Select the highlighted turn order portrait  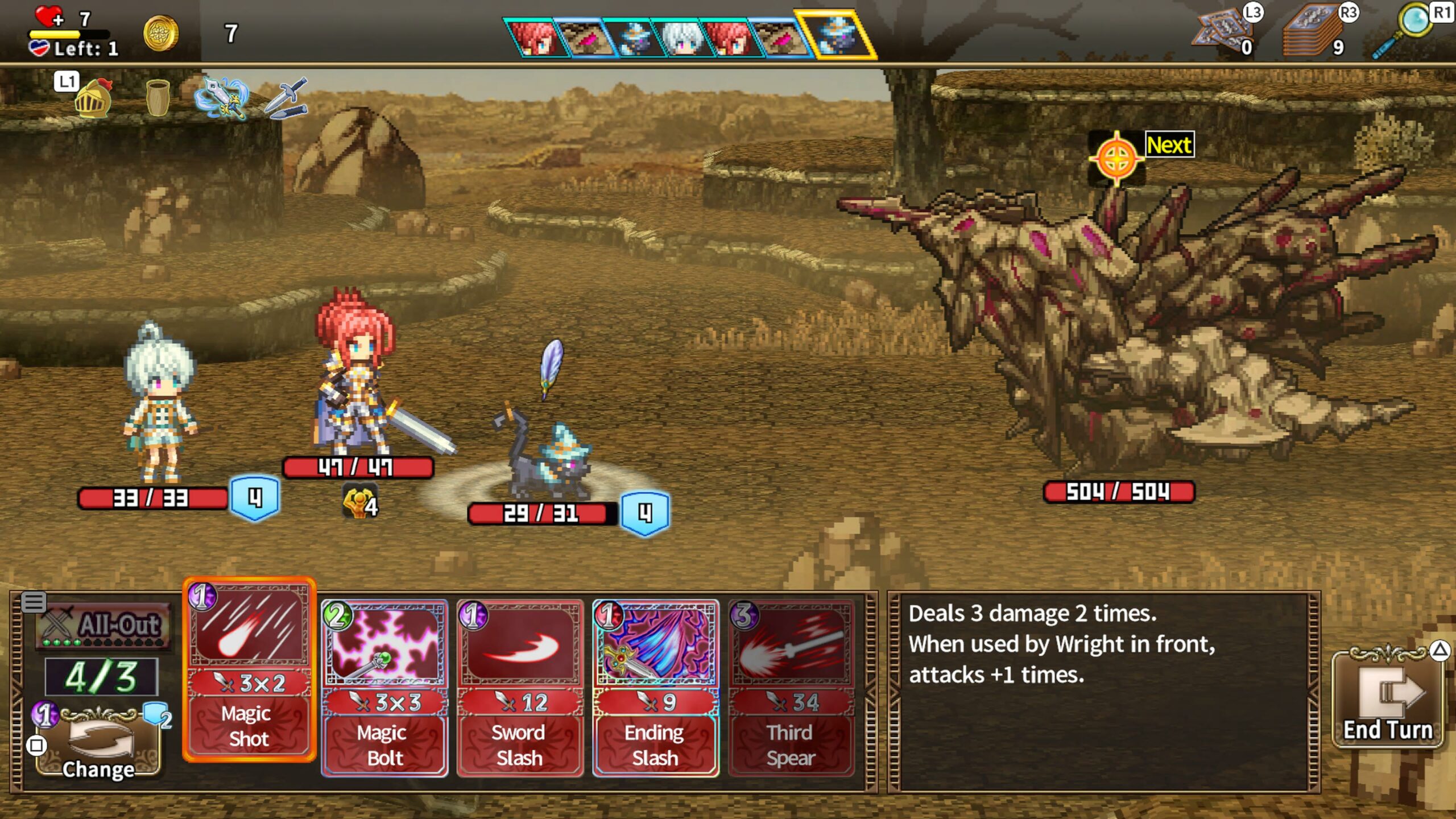(835, 35)
